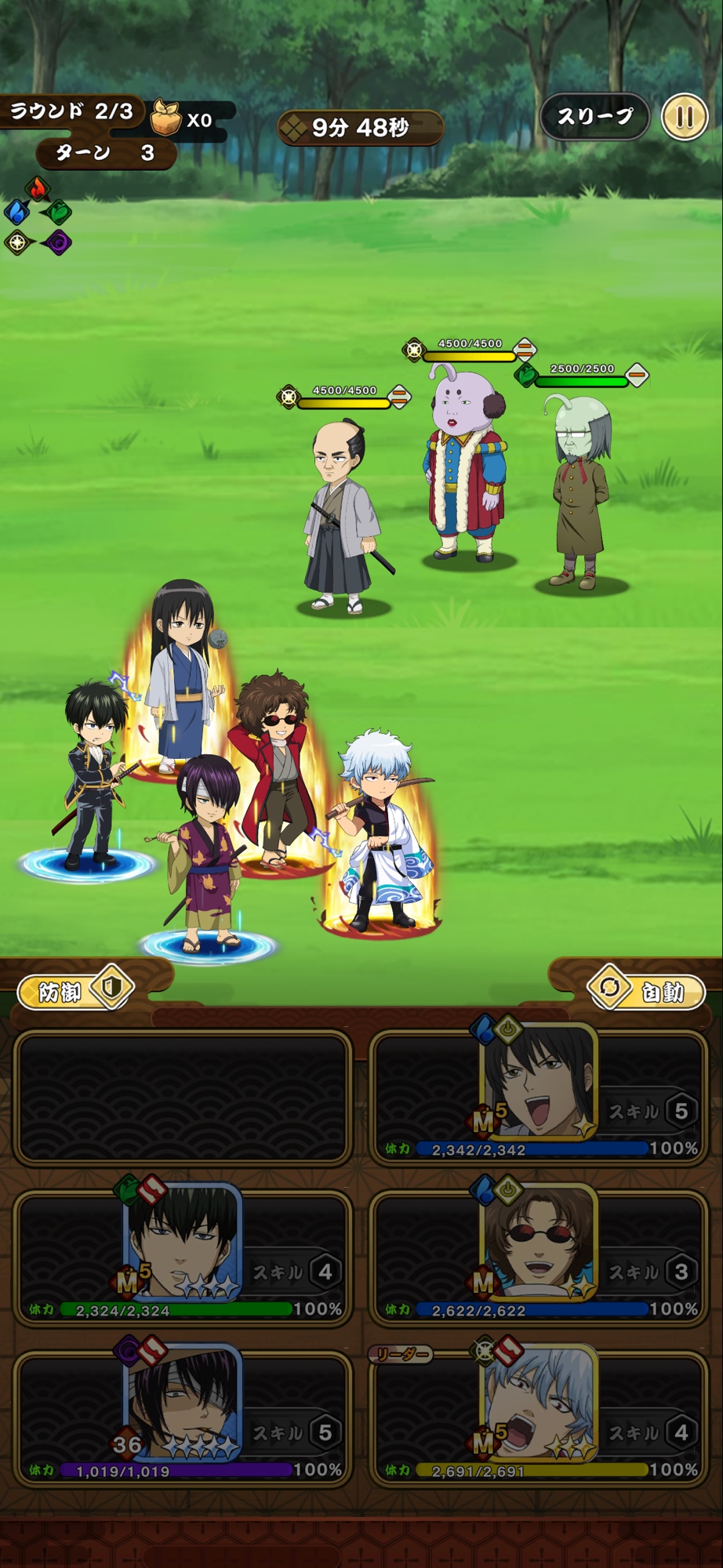723x1568 pixels.
Task: Toggle 自動 auto battle mode
Action: [x=647, y=991]
